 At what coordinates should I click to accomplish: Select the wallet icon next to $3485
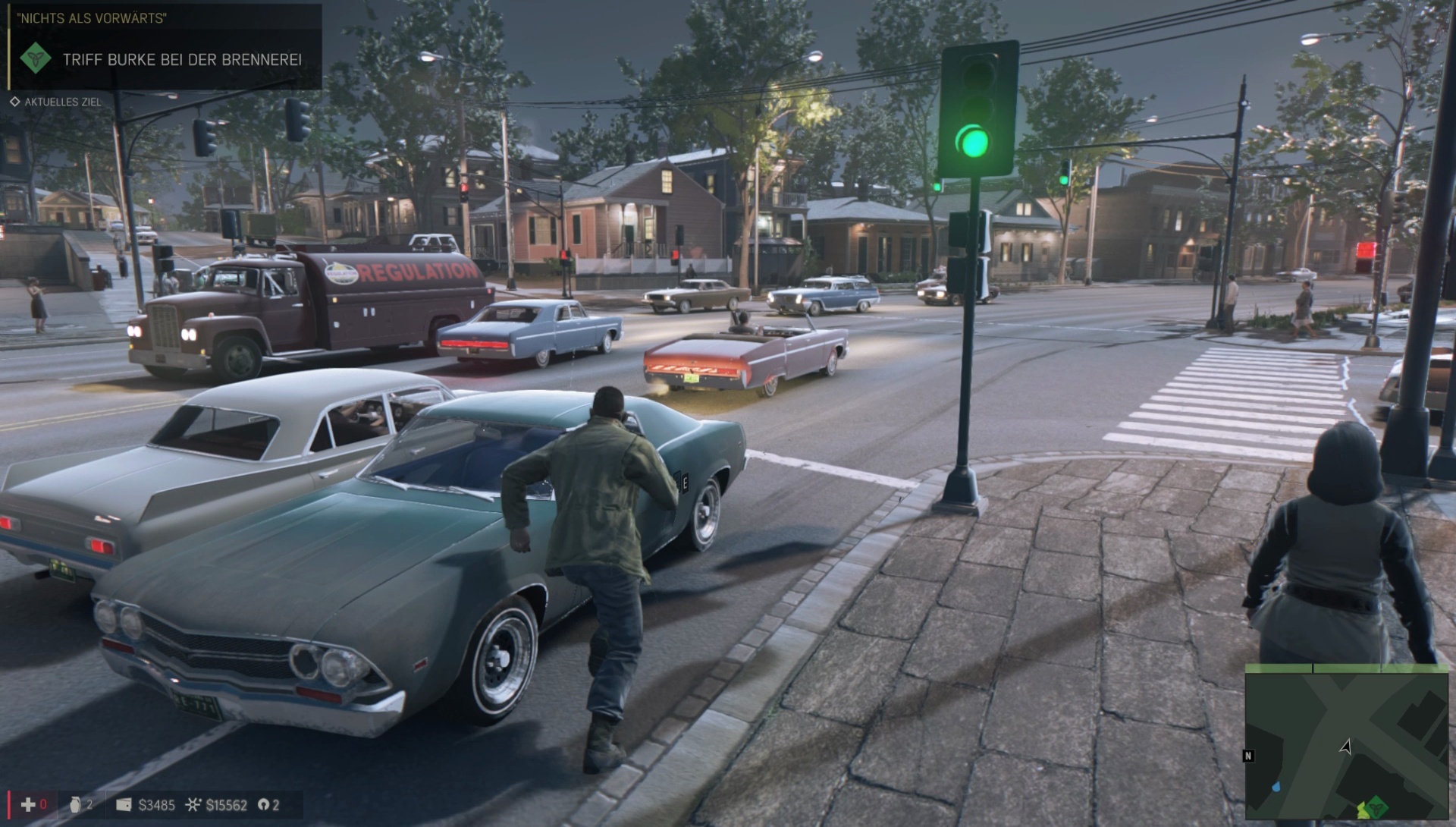(123, 804)
